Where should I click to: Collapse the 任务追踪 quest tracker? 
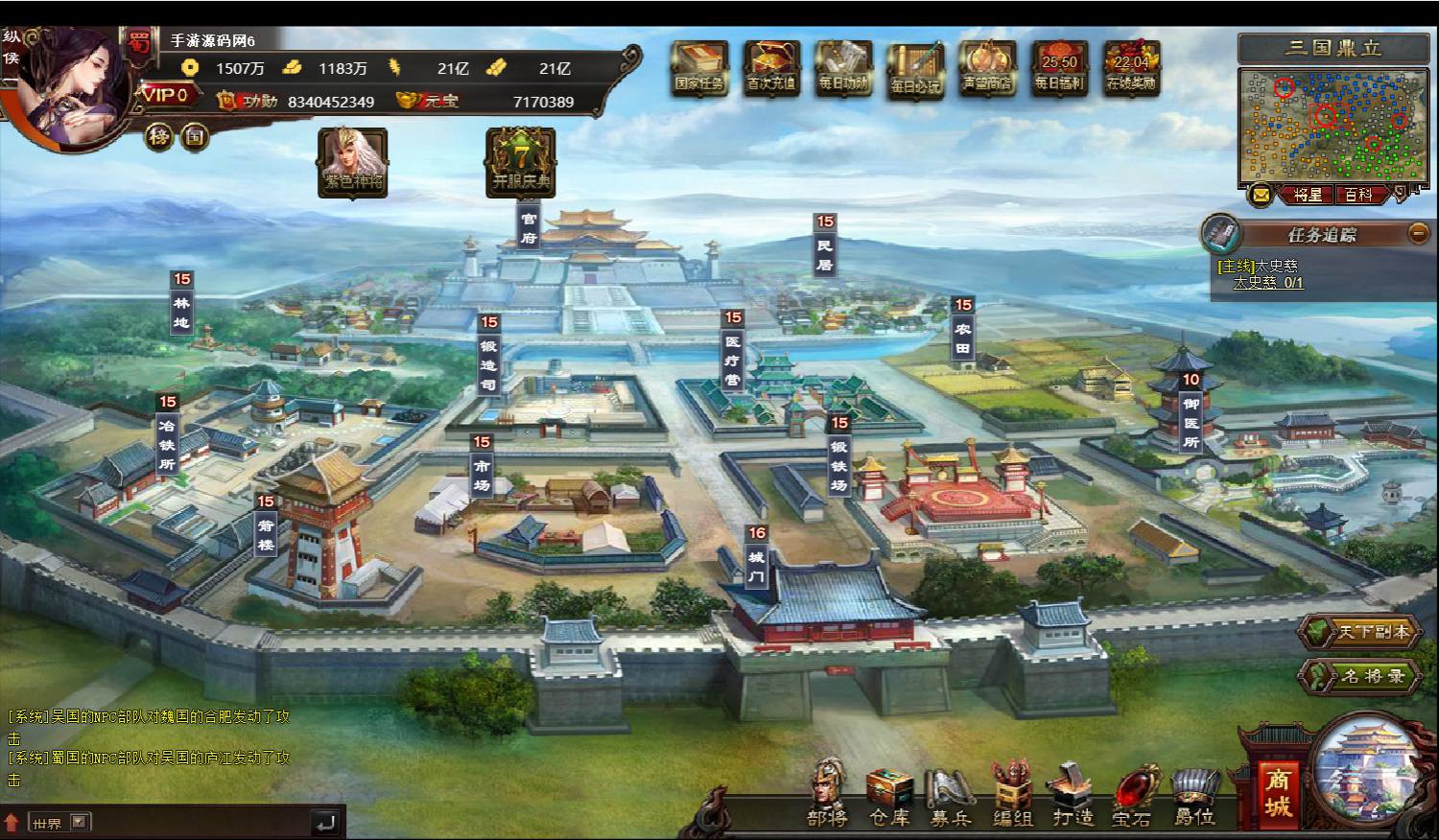coord(1418,233)
